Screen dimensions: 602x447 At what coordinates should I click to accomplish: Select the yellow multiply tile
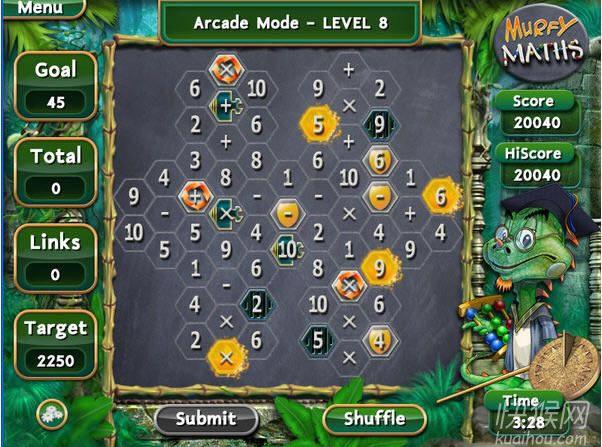pos(225,357)
